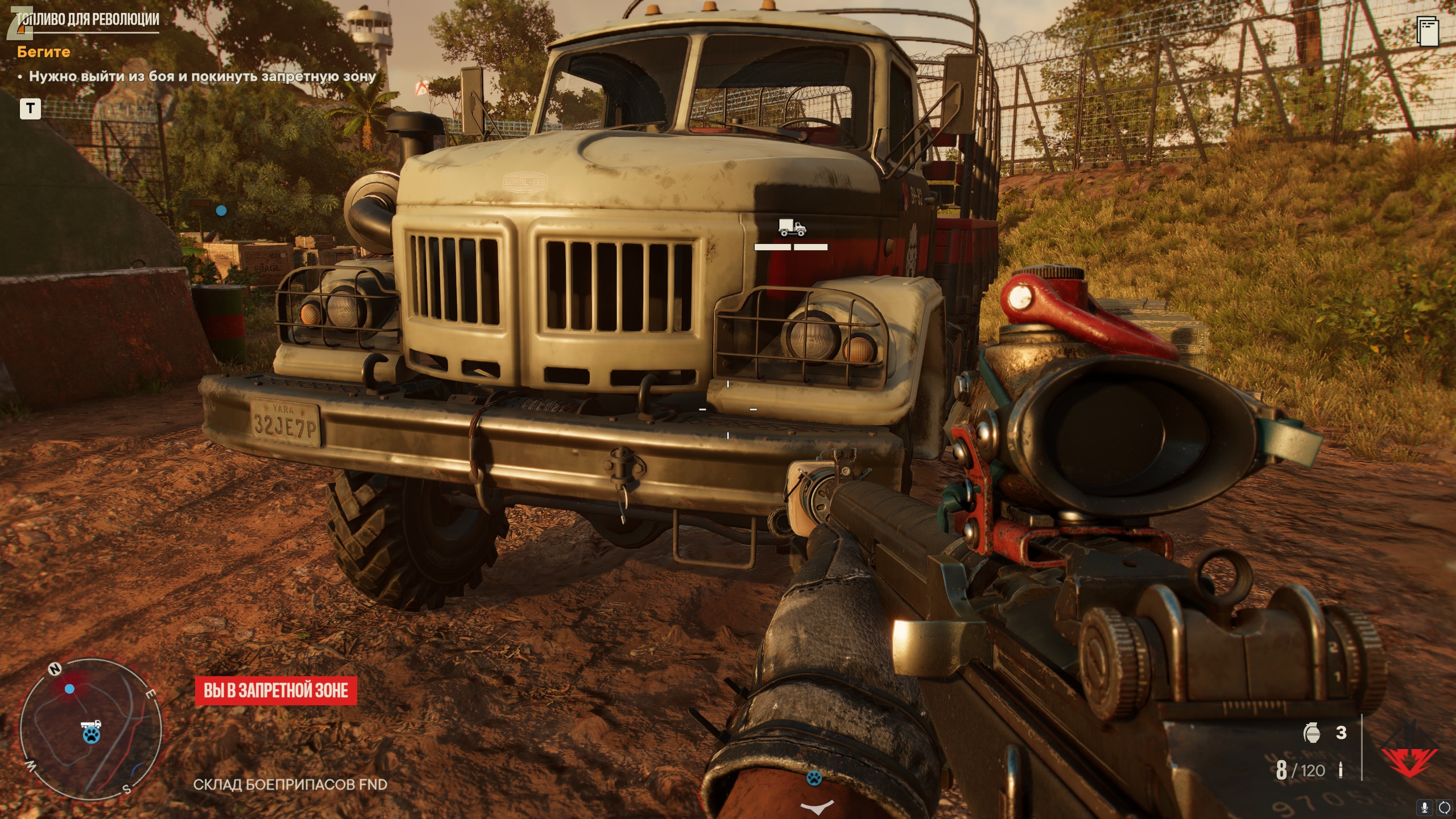The width and height of the screenshot is (1456, 819).
Task: Select the blue paw amigo marker on minimap
Action: [x=91, y=735]
